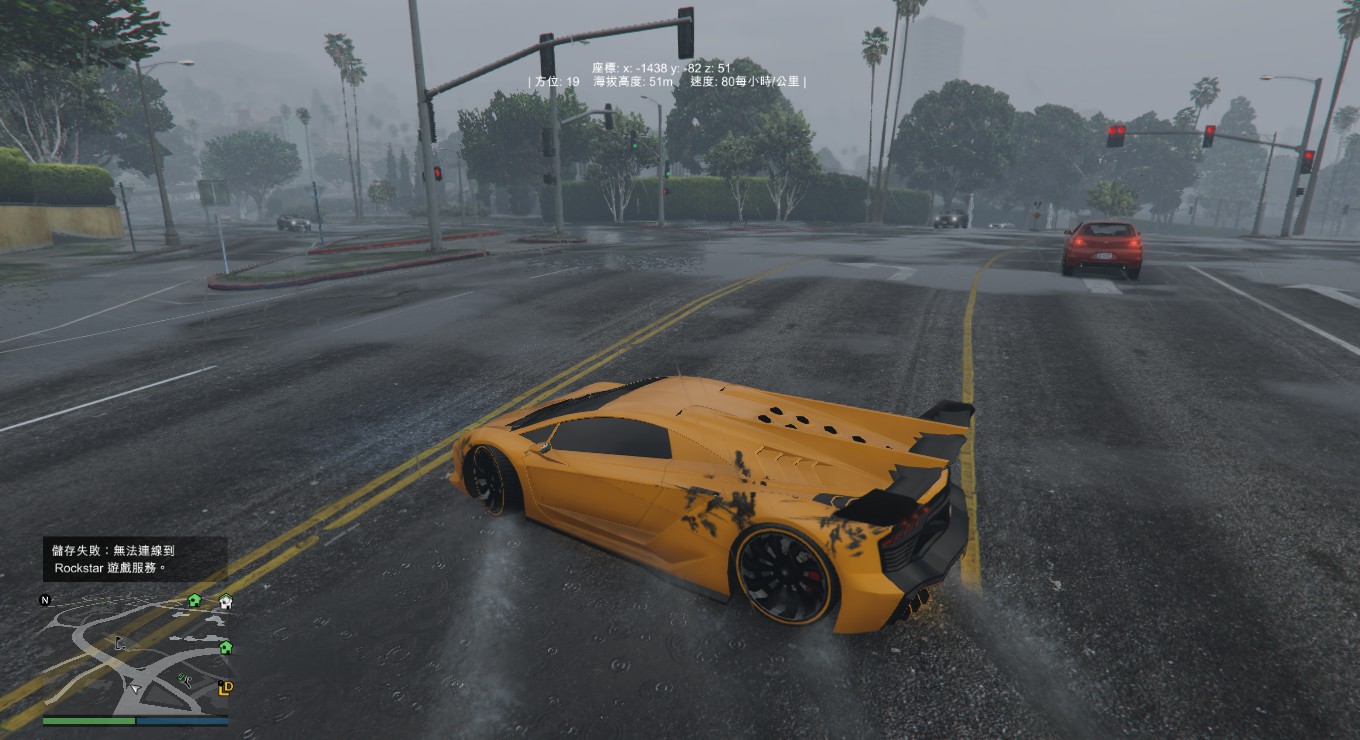Click the white player arrow on minimap

click(137, 689)
